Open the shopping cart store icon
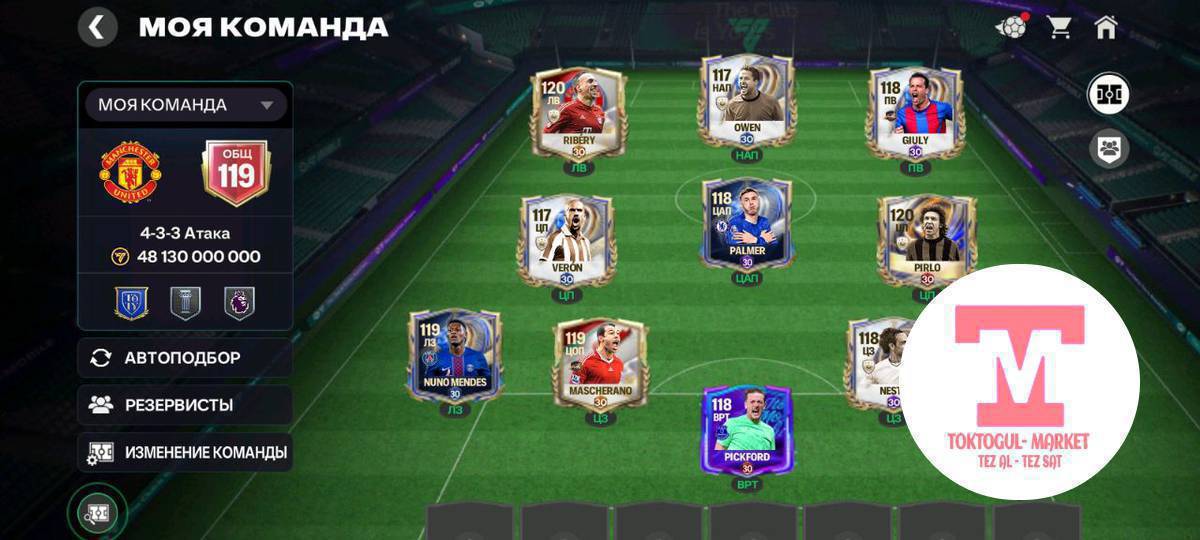Screen dimensions: 1200x540 [1059, 27]
